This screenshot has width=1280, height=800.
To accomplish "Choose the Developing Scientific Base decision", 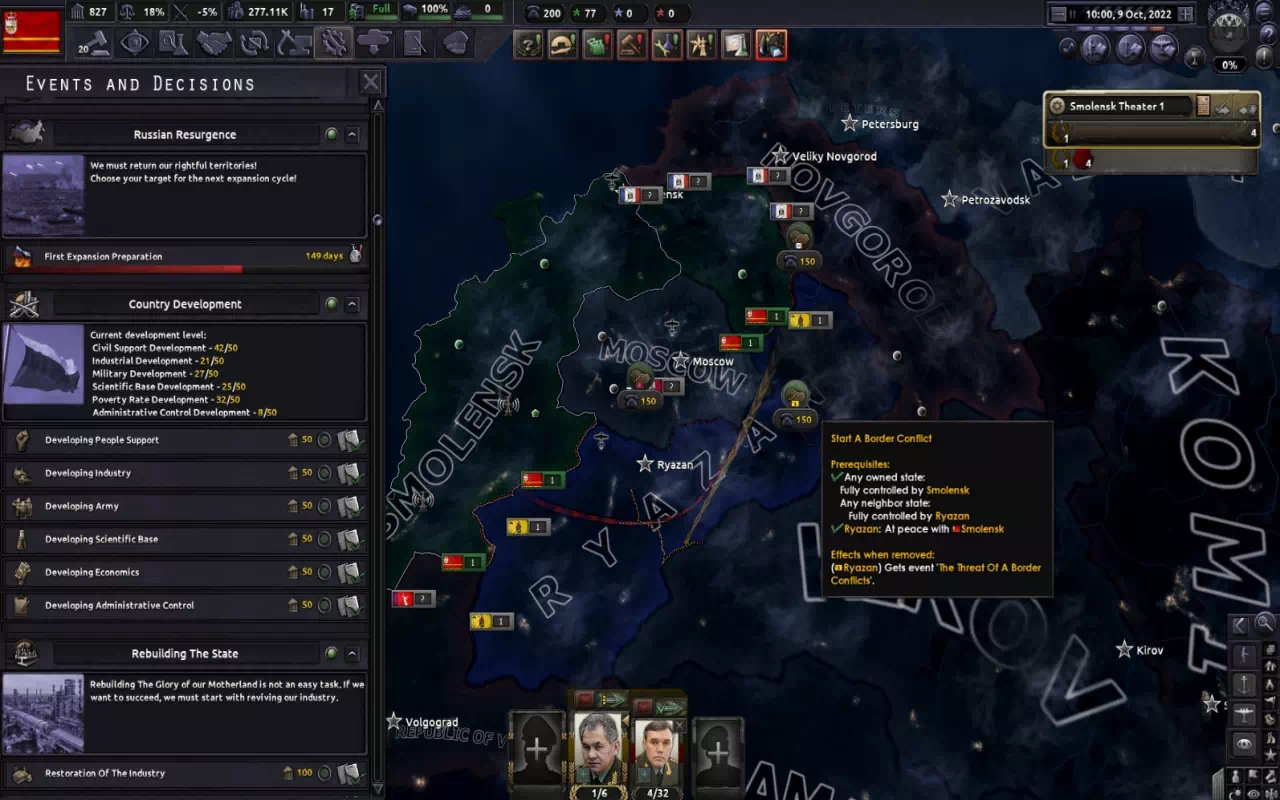I will coord(349,539).
